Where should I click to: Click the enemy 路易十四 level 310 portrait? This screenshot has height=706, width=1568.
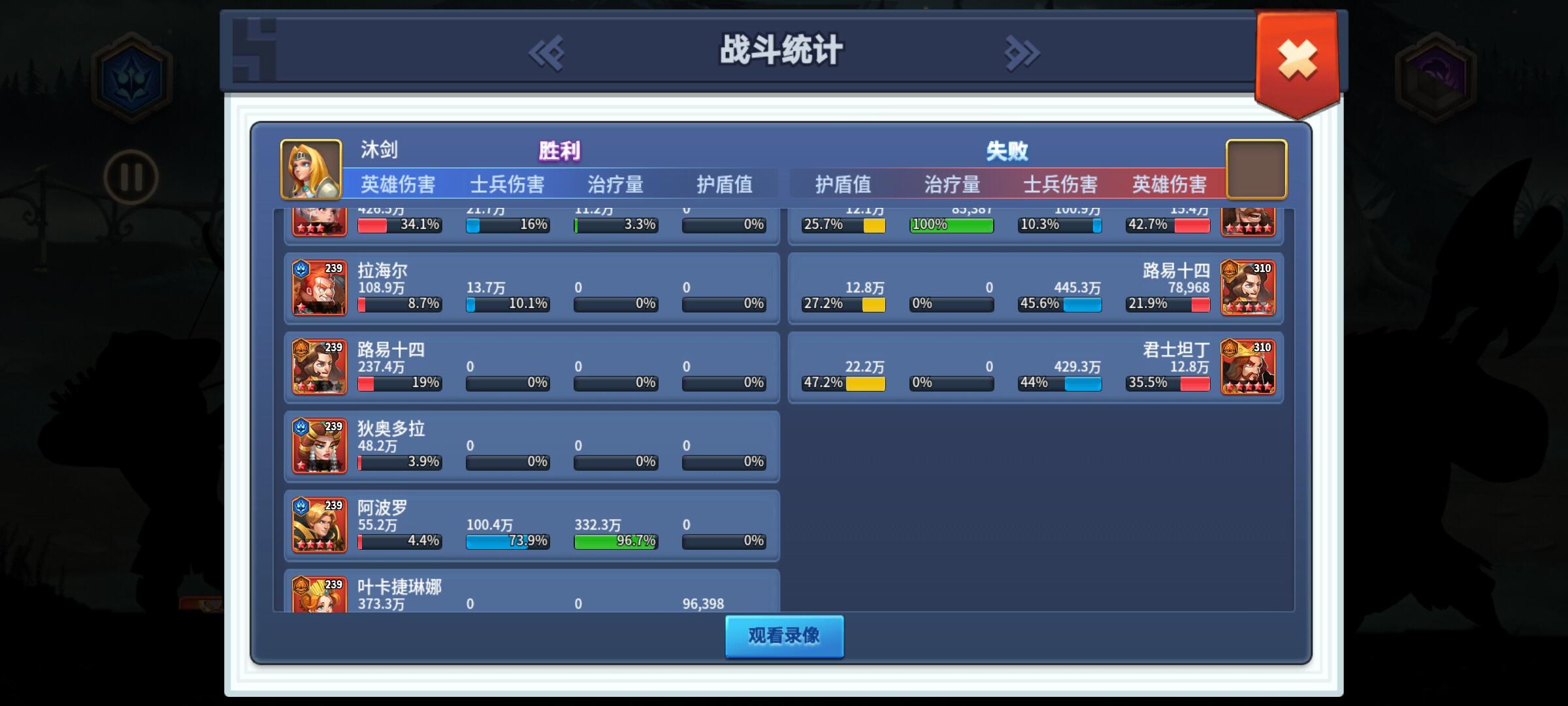pos(1248,287)
